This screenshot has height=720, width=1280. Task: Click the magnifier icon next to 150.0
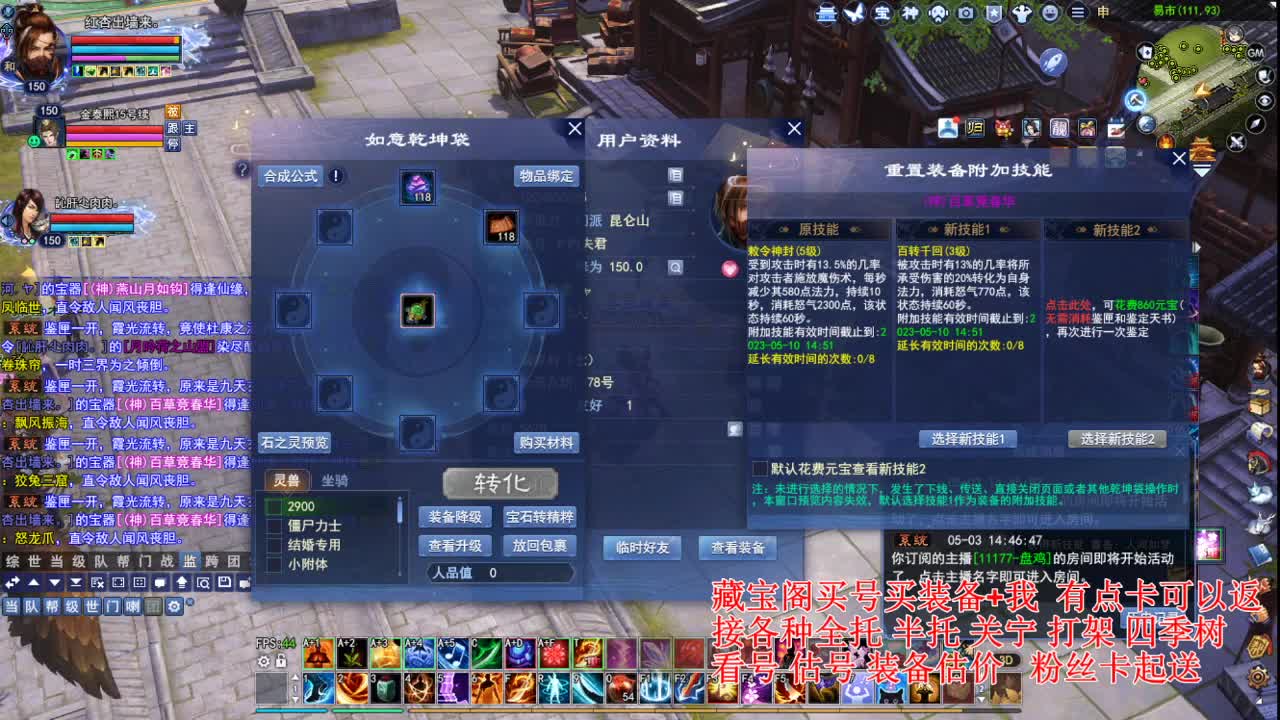coord(676,268)
